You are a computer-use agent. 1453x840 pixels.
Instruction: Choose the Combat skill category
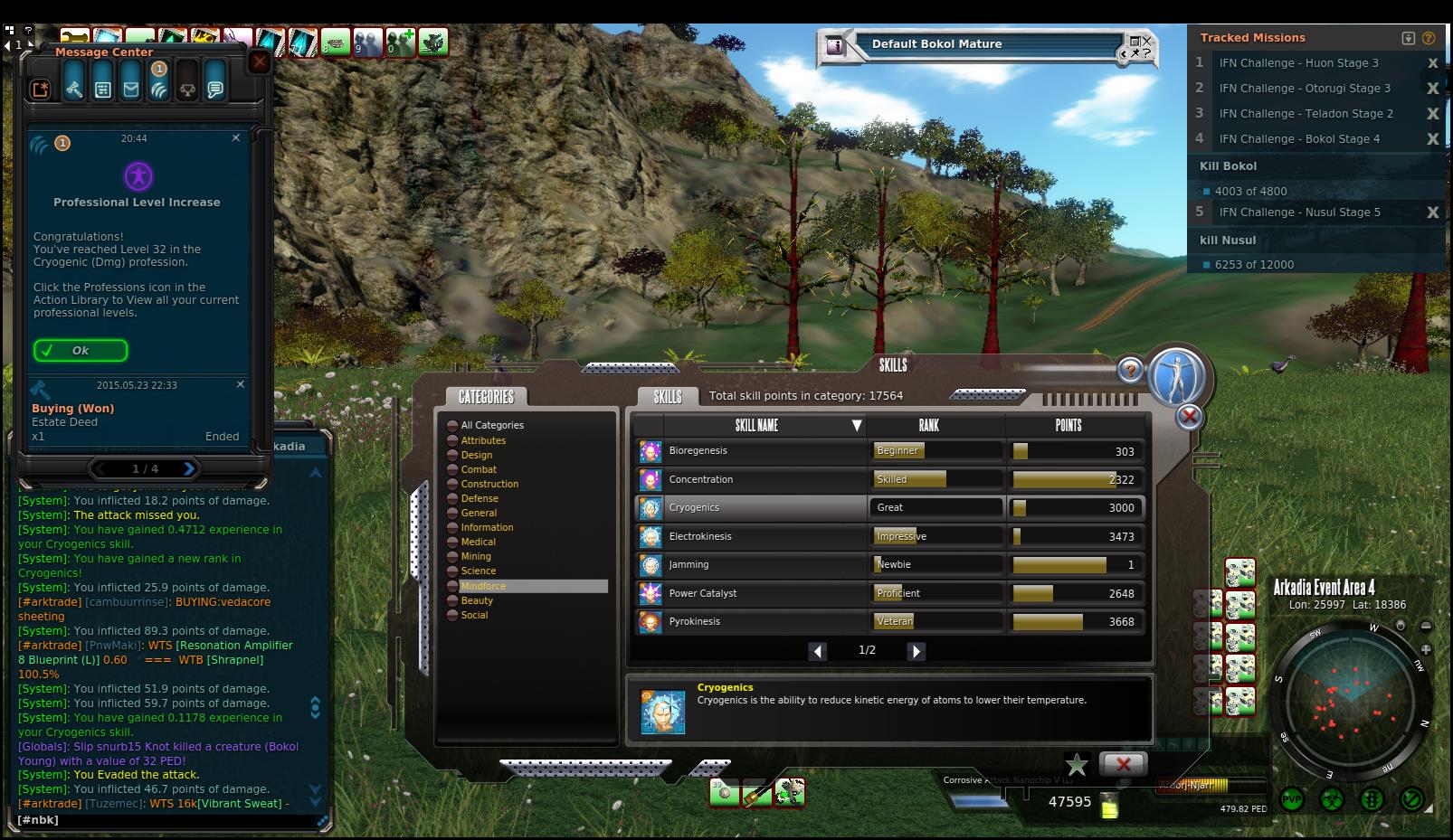click(x=479, y=469)
